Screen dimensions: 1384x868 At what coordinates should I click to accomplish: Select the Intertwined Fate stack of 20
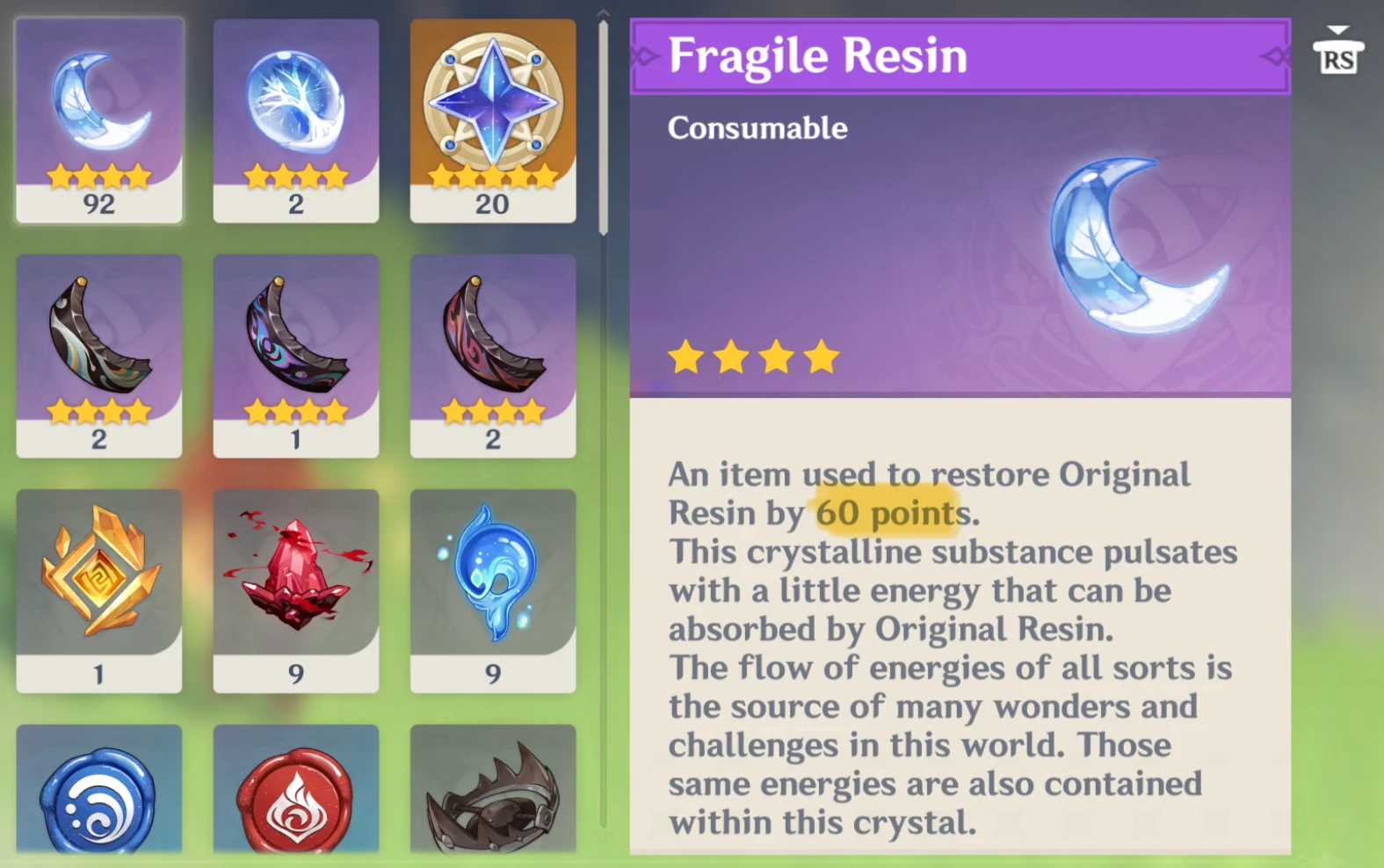pos(494,114)
